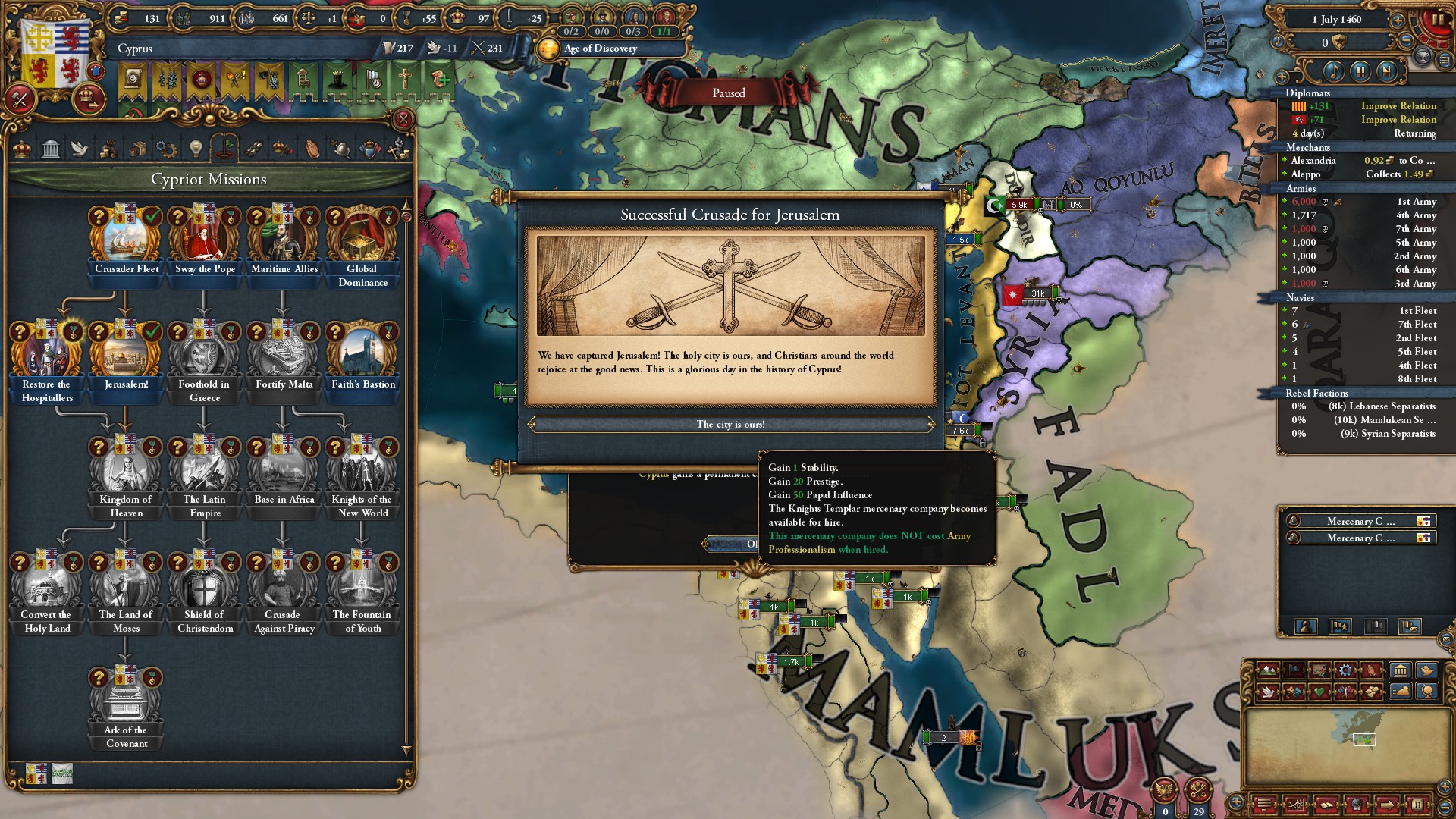Screen dimensions: 1456x819
Task: Select the religious map mode praying hands icon
Action: point(1371,670)
